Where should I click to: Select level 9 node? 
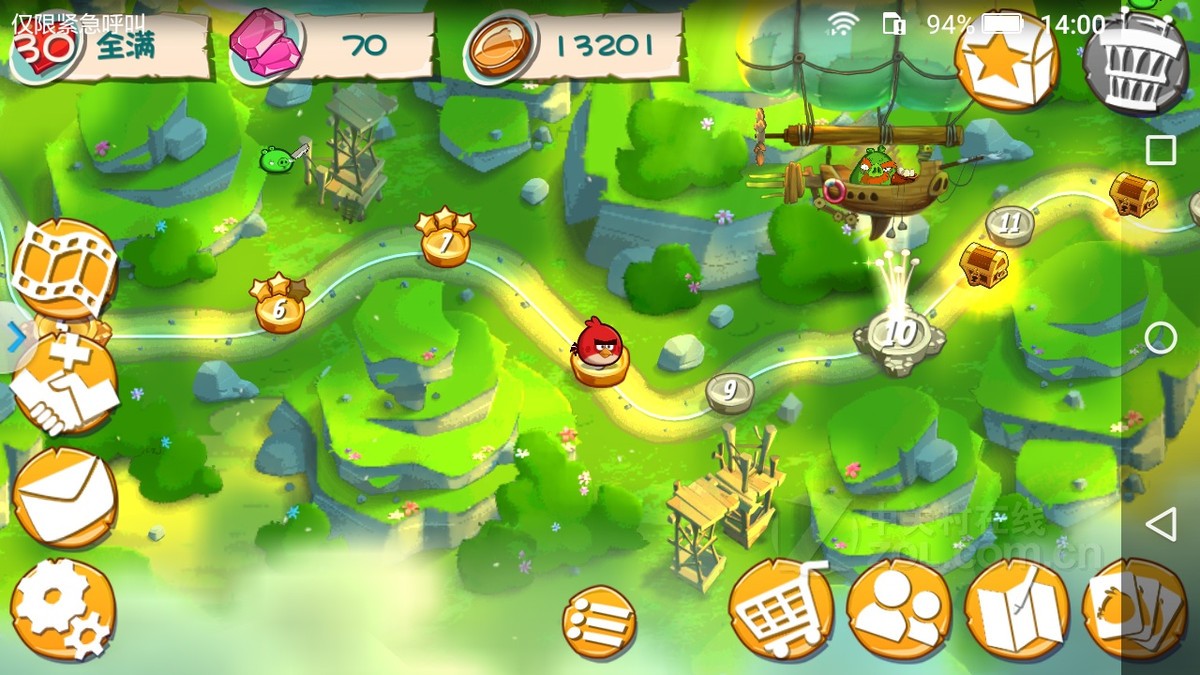(729, 390)
